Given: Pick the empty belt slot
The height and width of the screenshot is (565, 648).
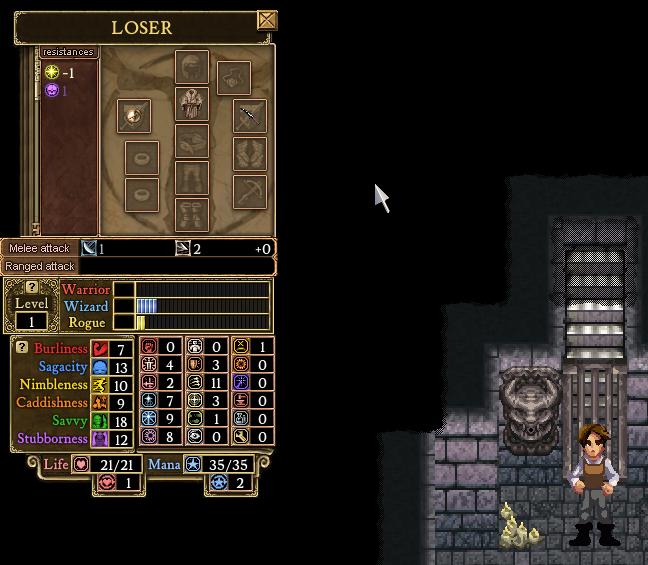Looking at the screenshot, I should coord(192,141).
